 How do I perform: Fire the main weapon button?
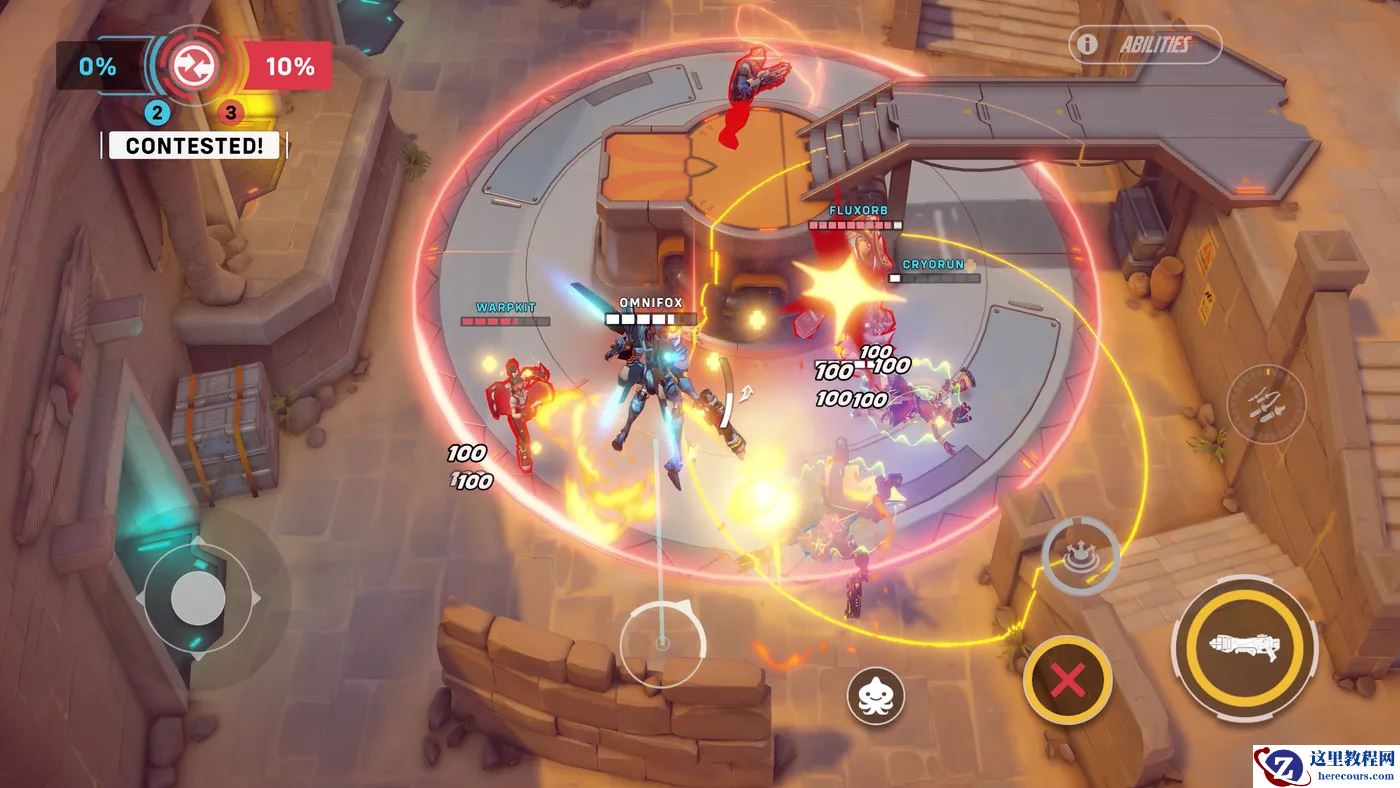tap(1244, 646)
